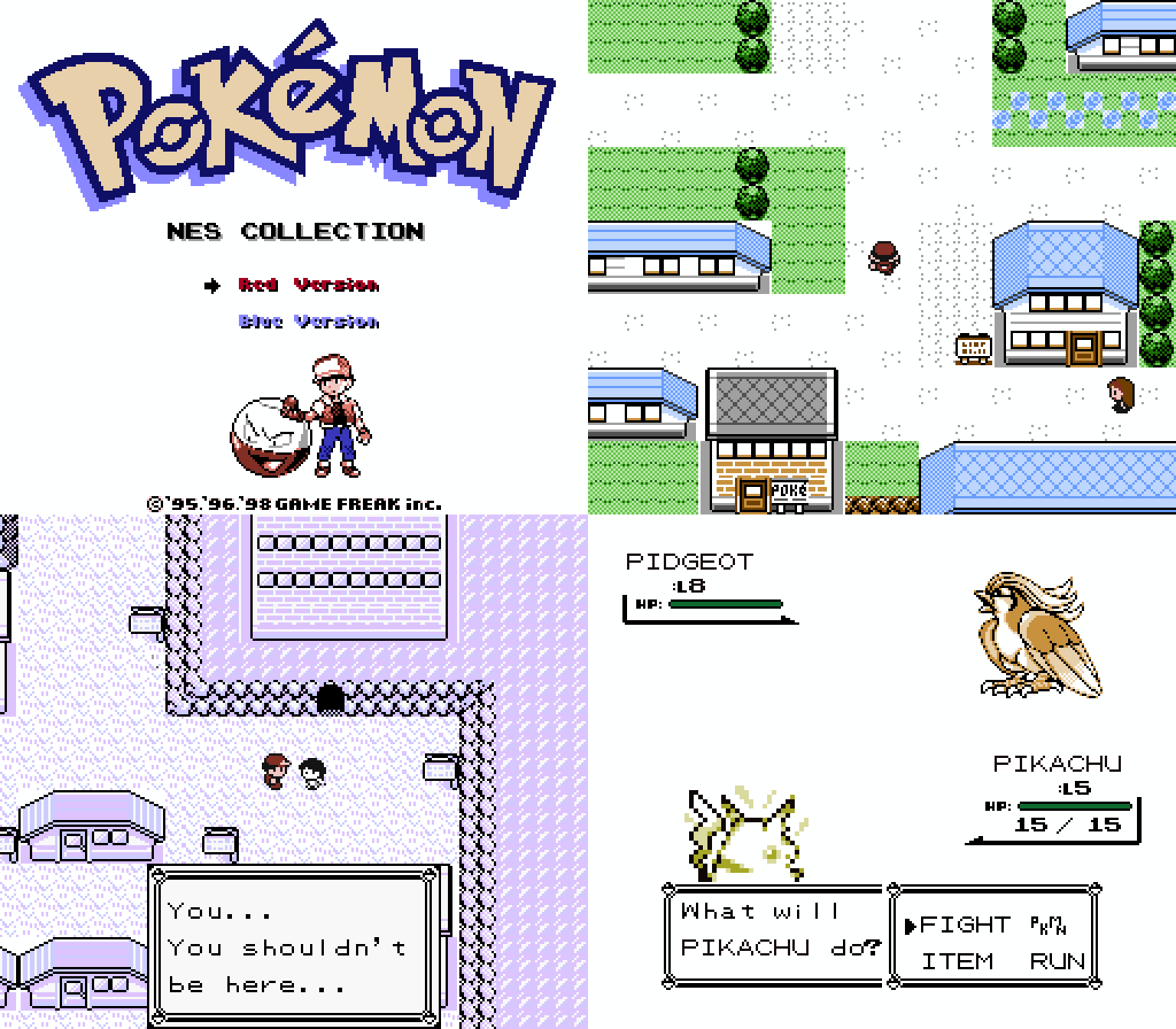1176x1029 pixels.
Task: Toggle the cursor arrow next to FIGHT
Action: click(x=911, y=926)
